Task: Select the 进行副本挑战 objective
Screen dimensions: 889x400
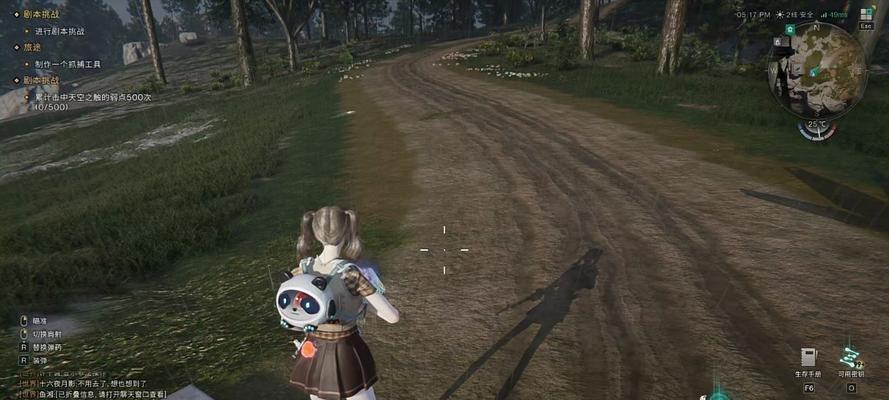Action: click(x=59, y=31)
